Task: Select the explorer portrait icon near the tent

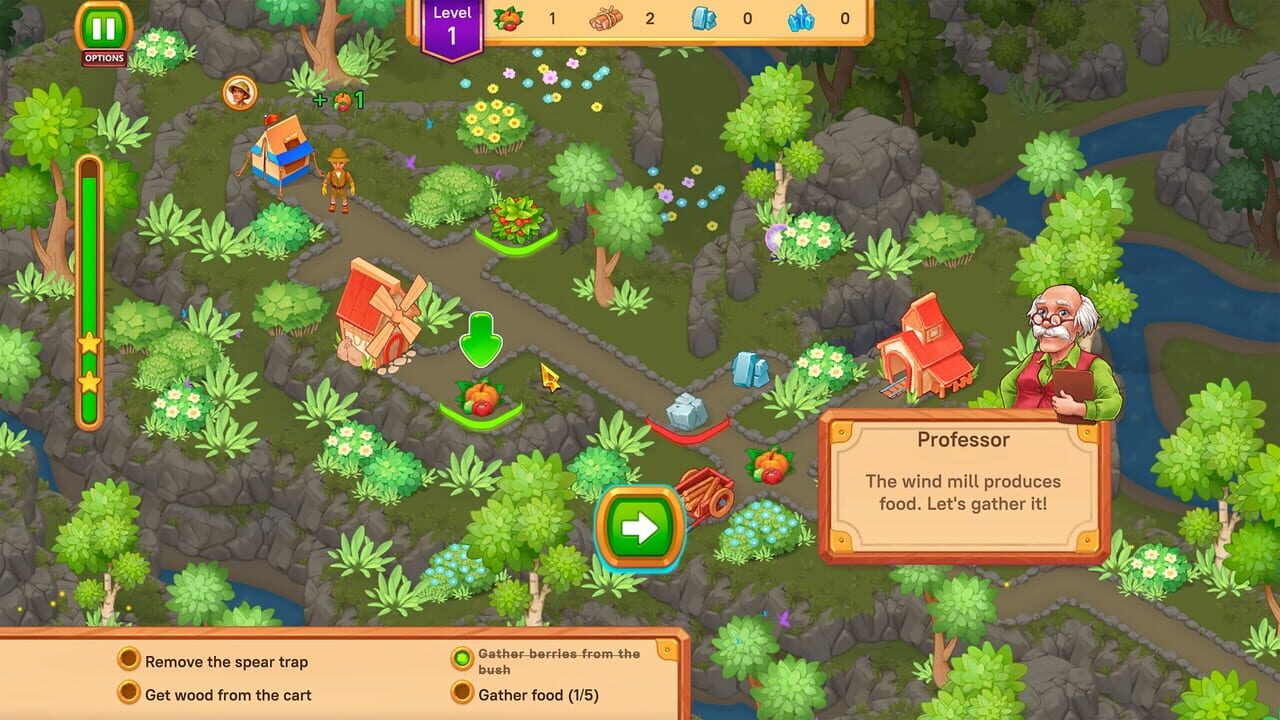Action: click(238, 92)
